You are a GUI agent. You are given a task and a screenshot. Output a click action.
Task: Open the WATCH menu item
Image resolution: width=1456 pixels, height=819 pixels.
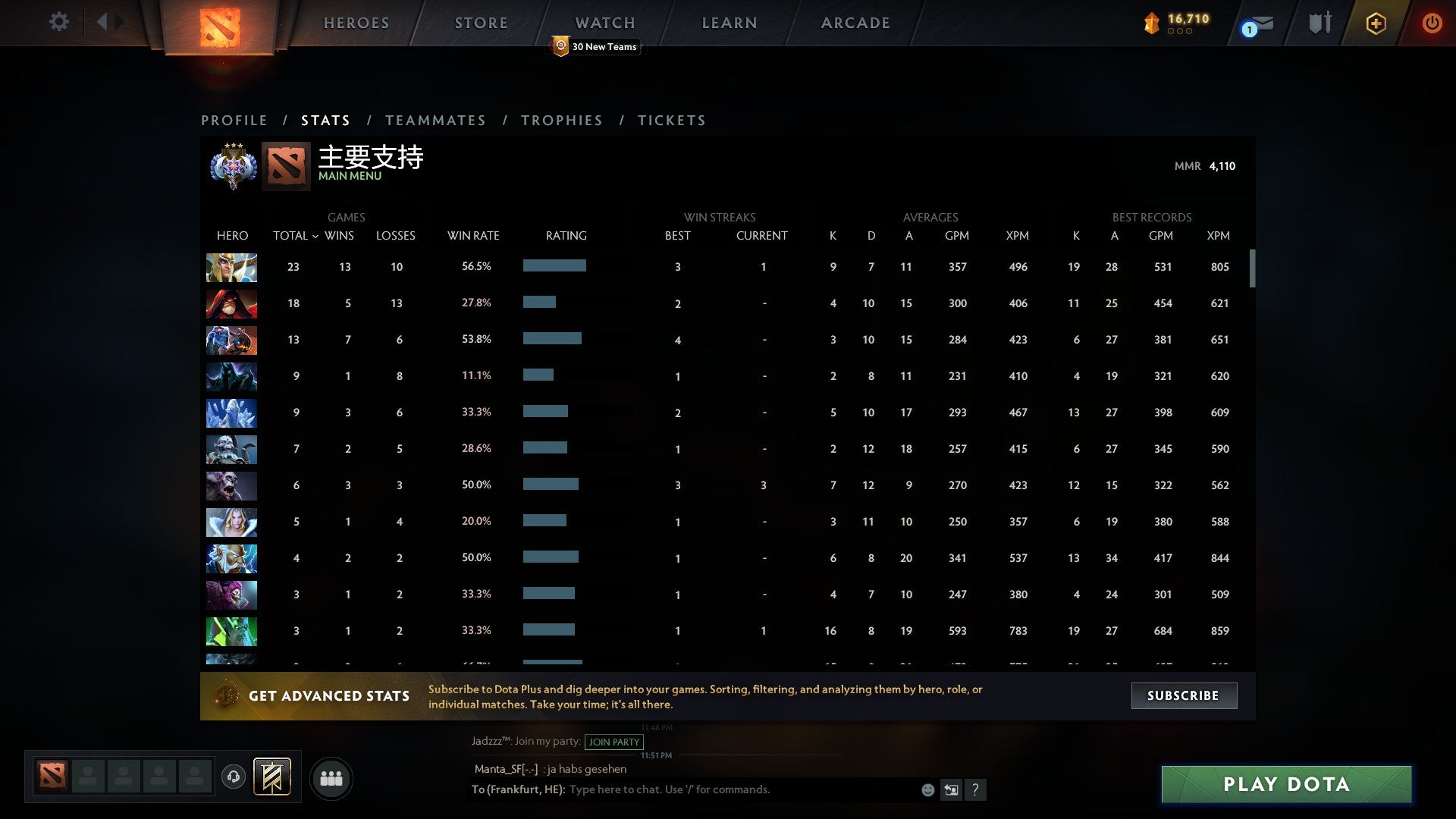pos(604,22)
